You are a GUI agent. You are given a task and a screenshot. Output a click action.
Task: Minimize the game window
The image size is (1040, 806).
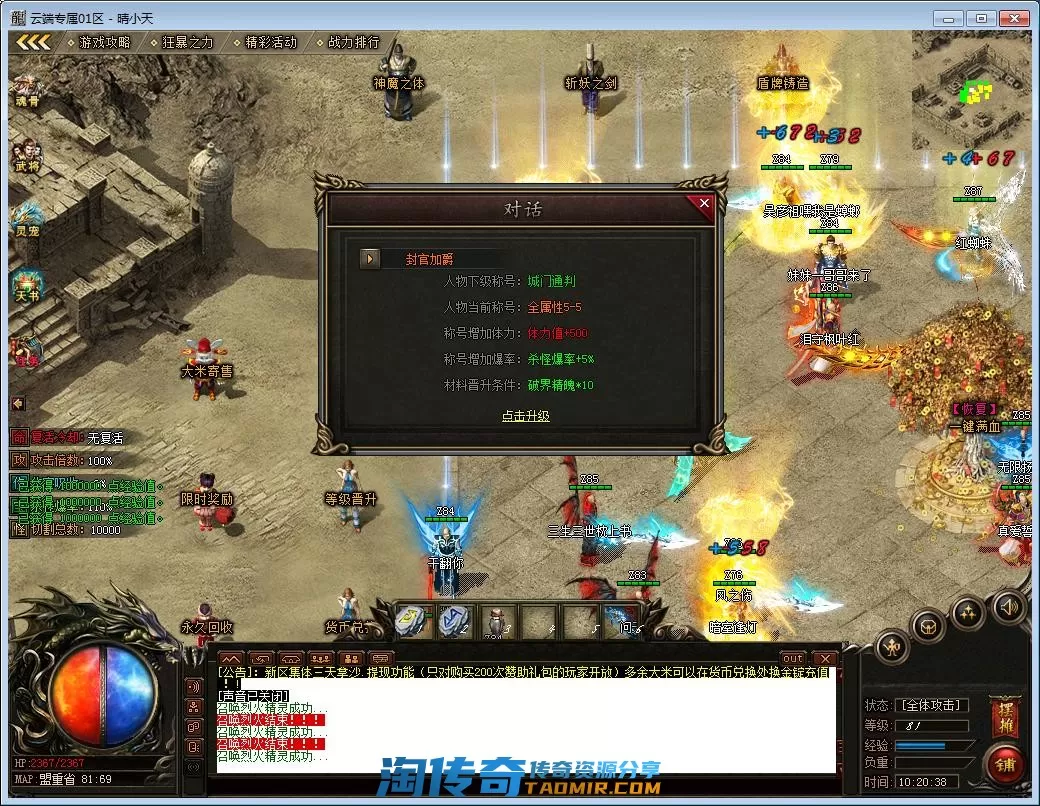950,18
